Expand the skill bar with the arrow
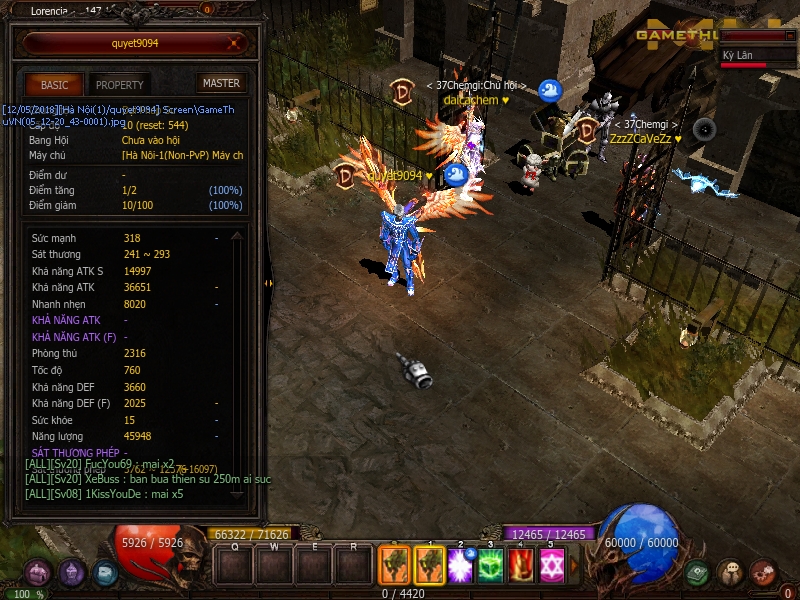Viewport: 800px width, 600px height. tap(573, 565)
